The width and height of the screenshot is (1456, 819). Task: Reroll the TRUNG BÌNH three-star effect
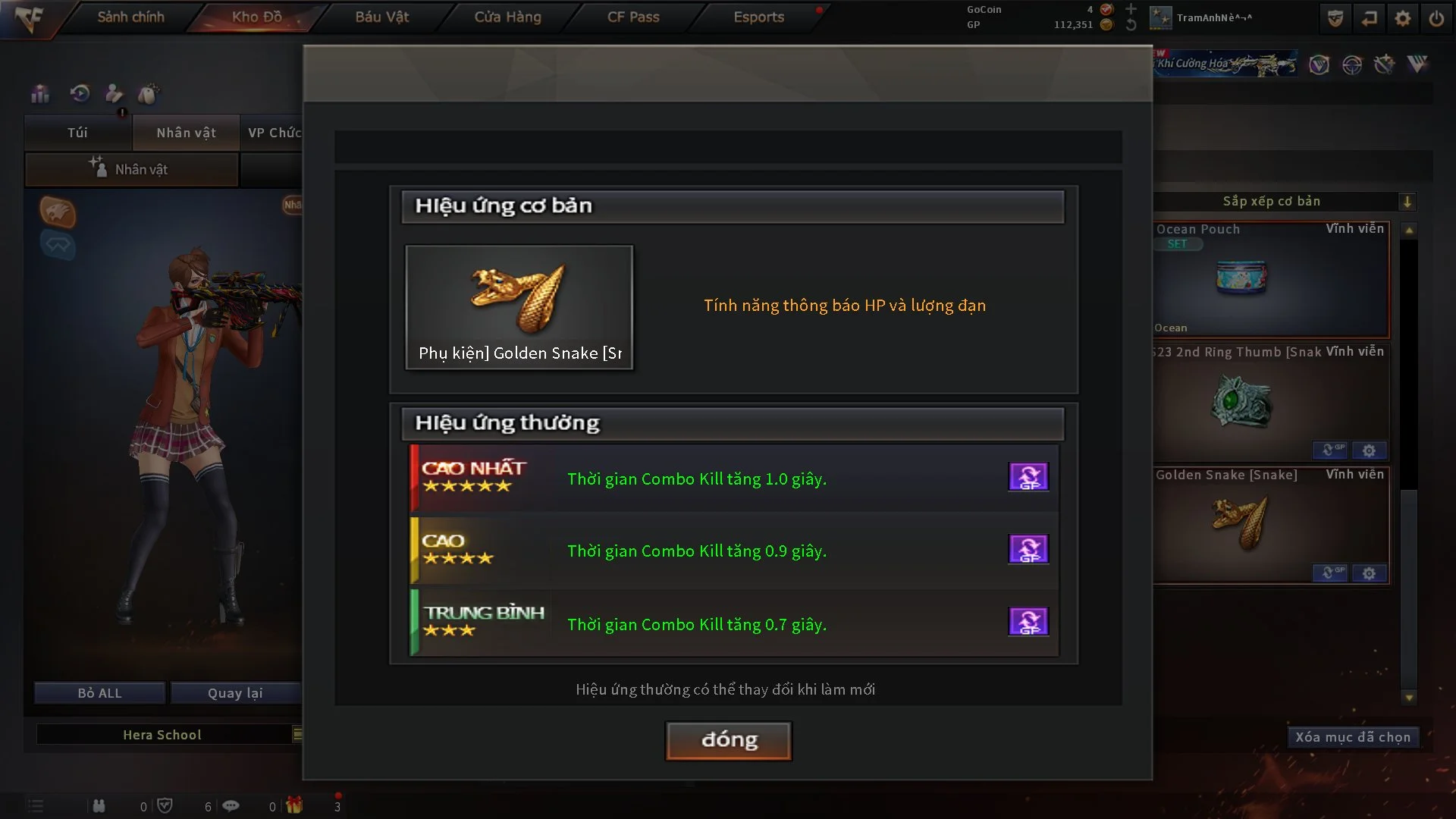[x=1028, y=622]
